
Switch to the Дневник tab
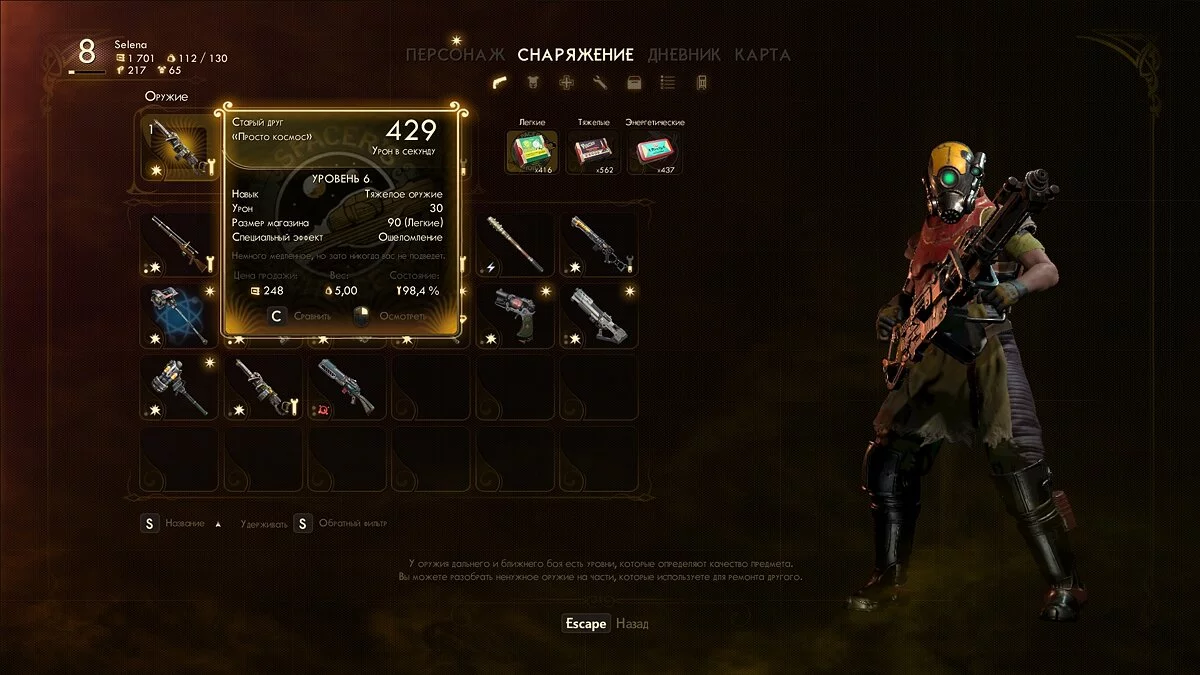(x=685, y=55)
